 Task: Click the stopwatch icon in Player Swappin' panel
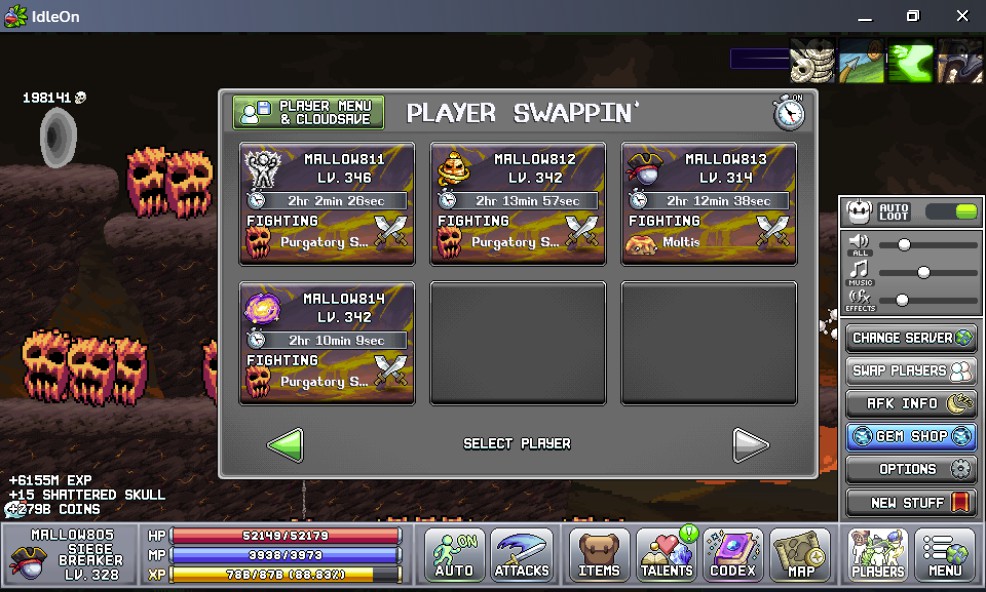tap(789, 112)
